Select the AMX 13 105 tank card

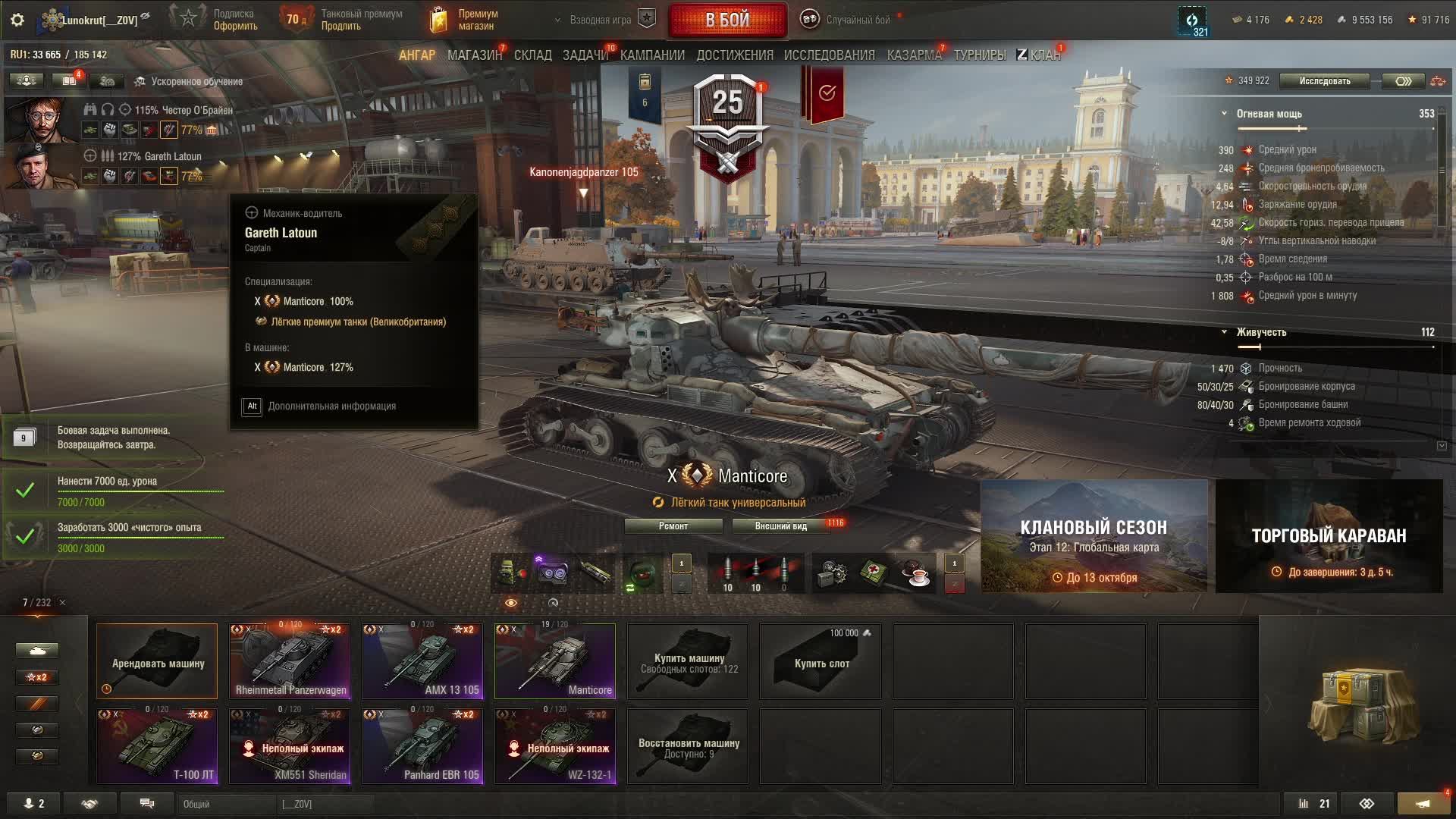pos(422,661)
